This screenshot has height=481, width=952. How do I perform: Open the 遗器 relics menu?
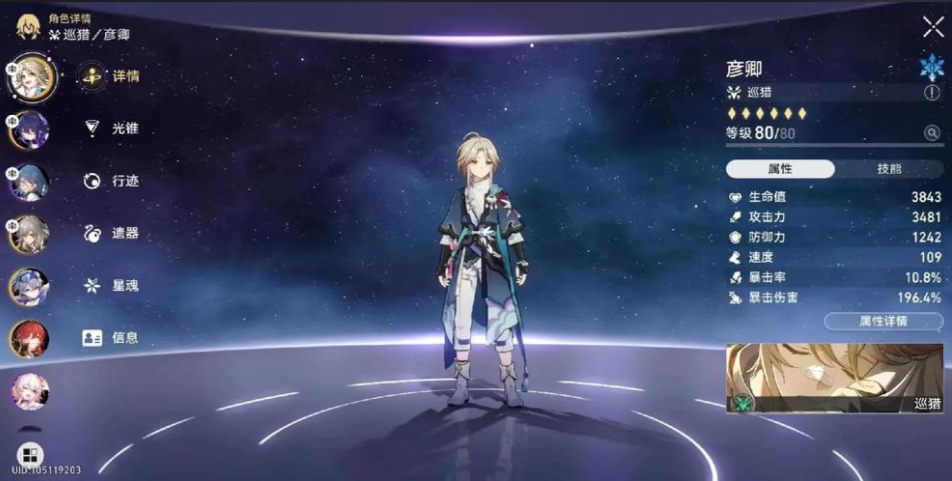tap(110, 233)
